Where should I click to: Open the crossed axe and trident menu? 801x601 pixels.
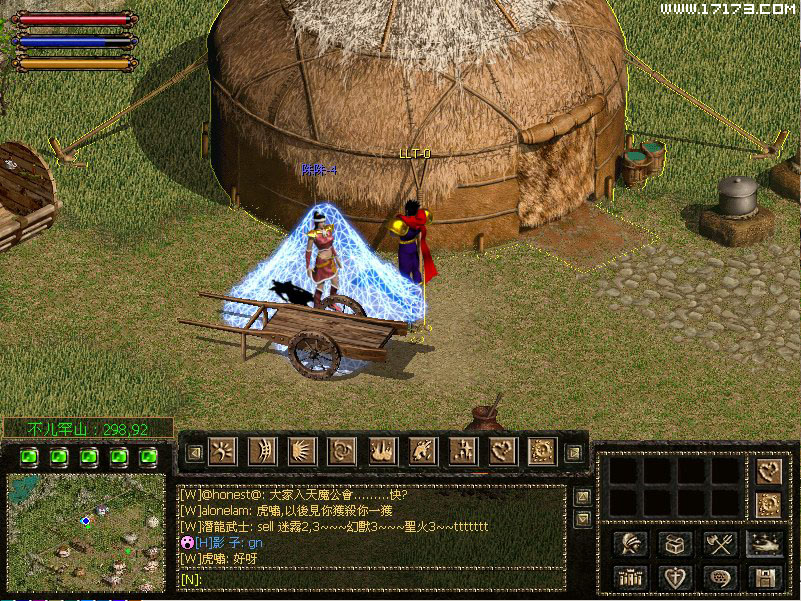point(719,543)
